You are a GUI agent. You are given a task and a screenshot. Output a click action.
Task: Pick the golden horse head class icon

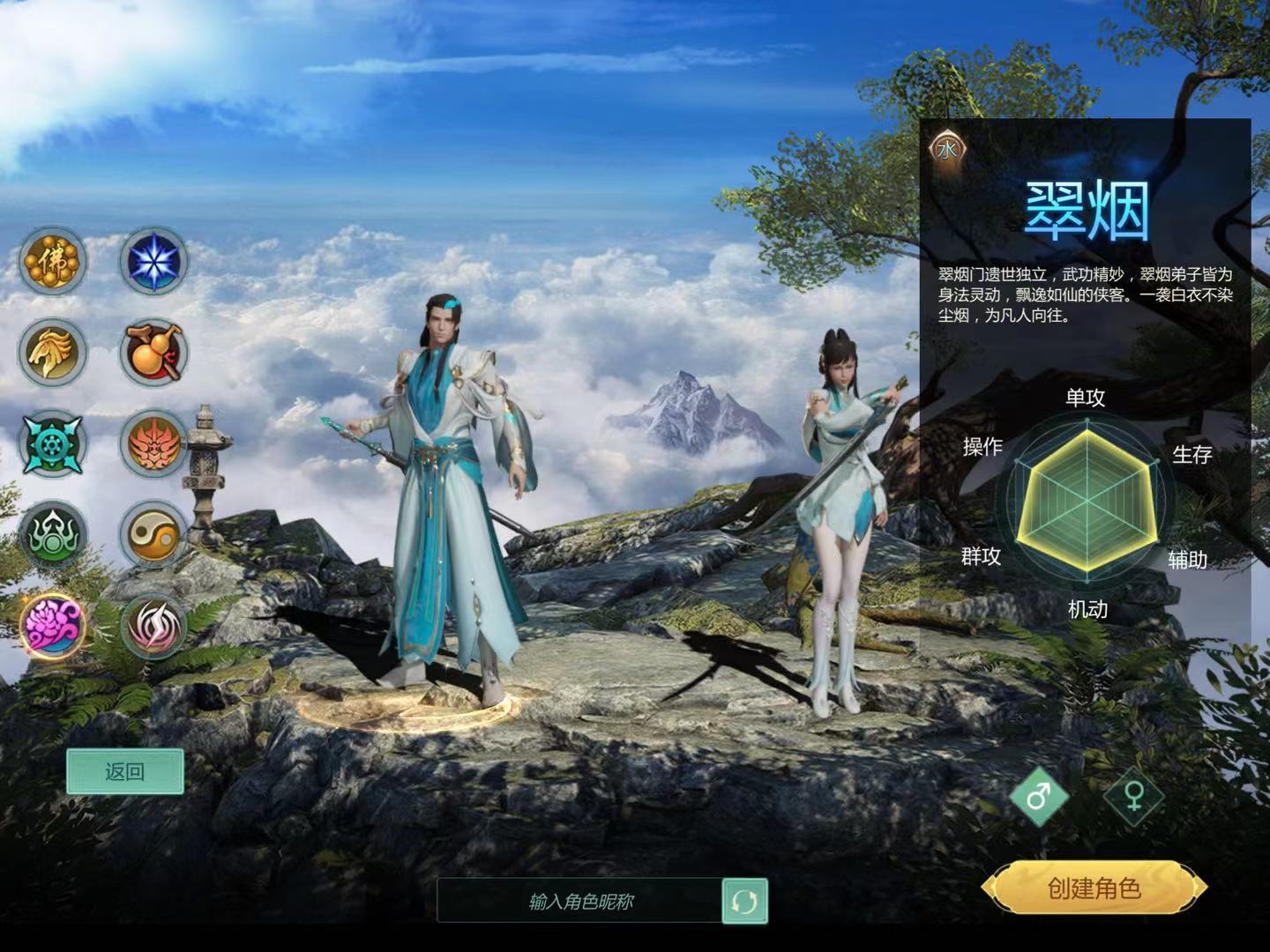click(53, 352)
